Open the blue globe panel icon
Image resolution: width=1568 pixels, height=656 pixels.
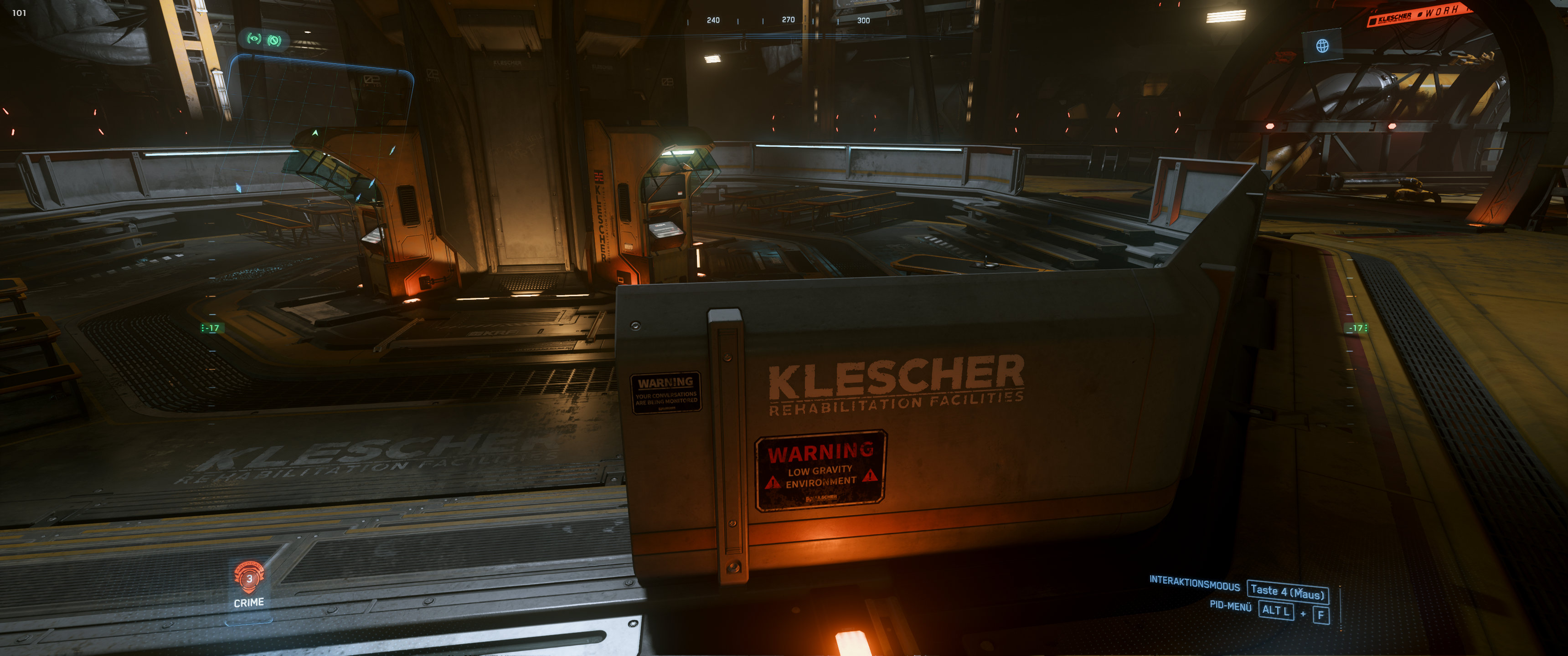pos(1322,46)
